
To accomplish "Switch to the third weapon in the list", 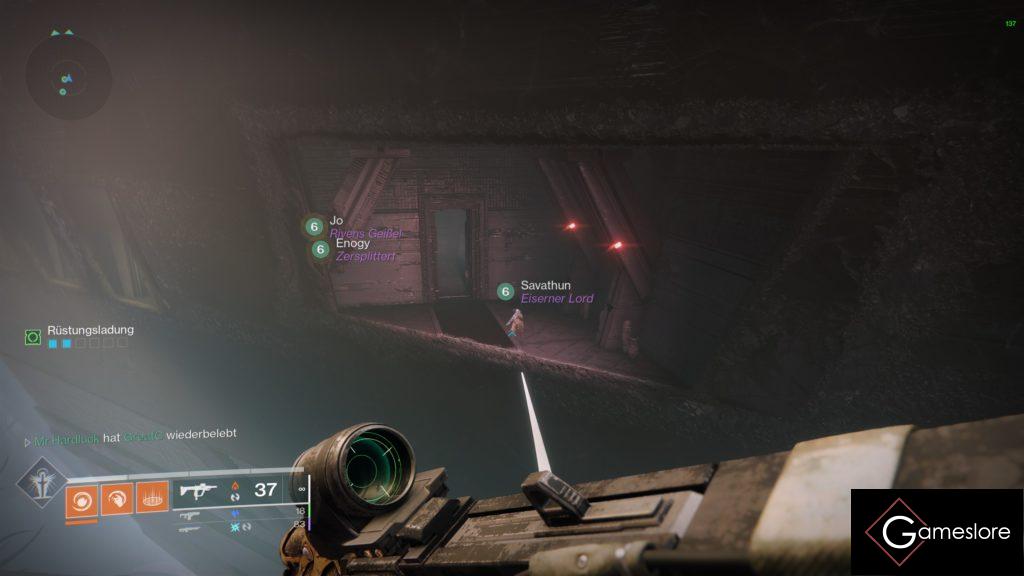I will [188, 527].
